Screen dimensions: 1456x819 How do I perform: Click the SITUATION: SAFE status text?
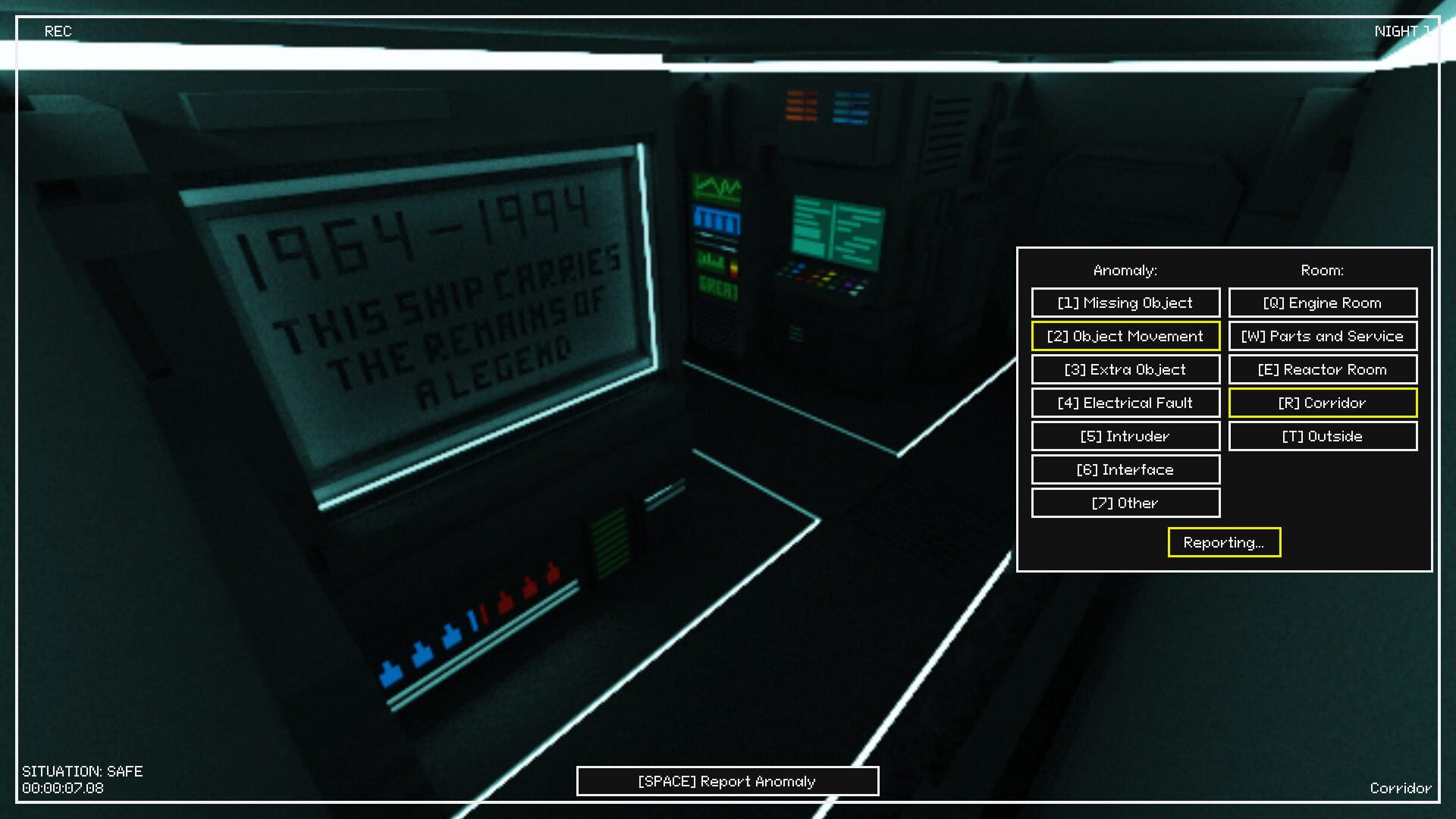(83, 771)
